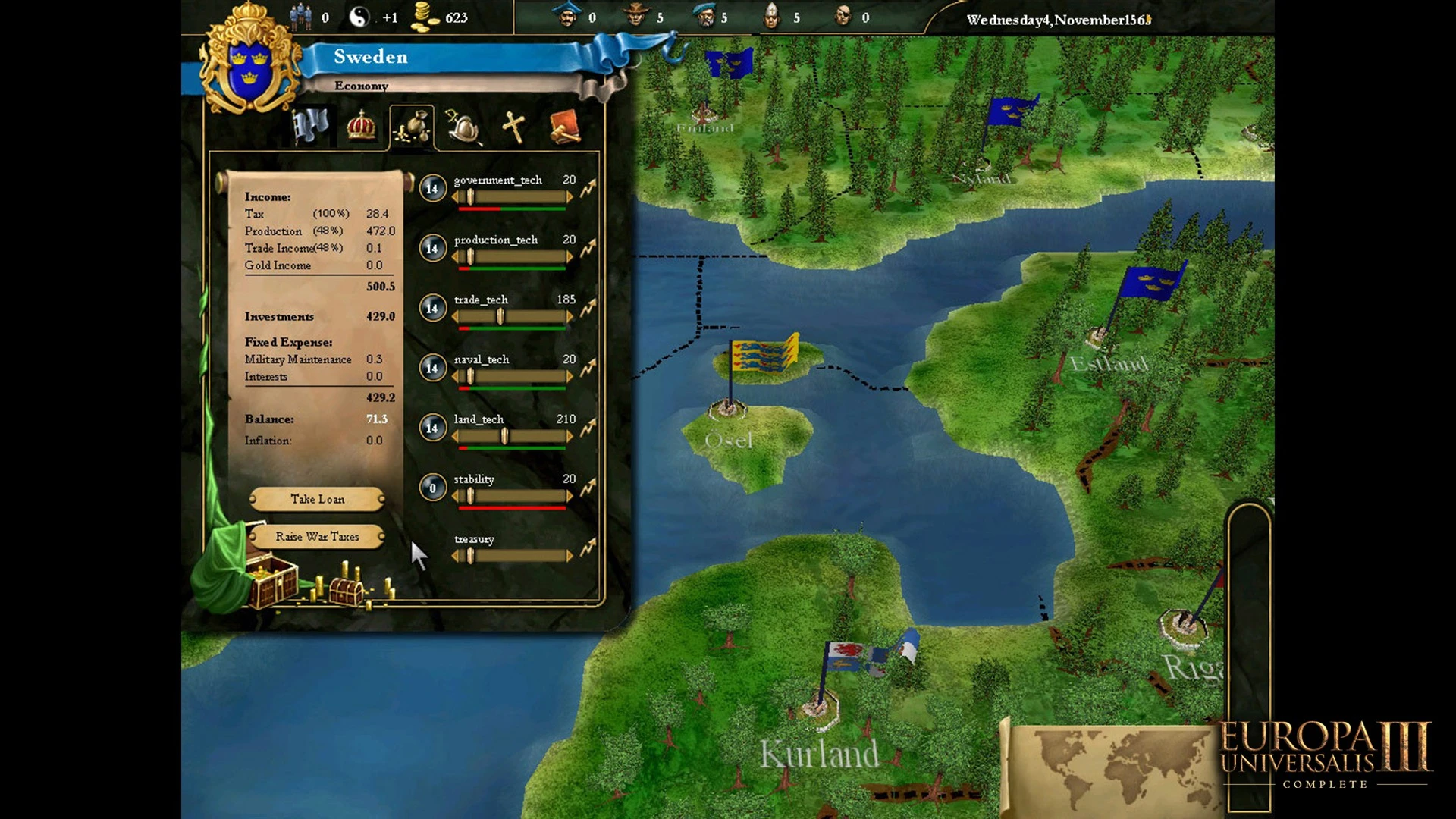Click the arrow icon beside government_tech
1456x819 pixels.
click(x=588, y=188)
